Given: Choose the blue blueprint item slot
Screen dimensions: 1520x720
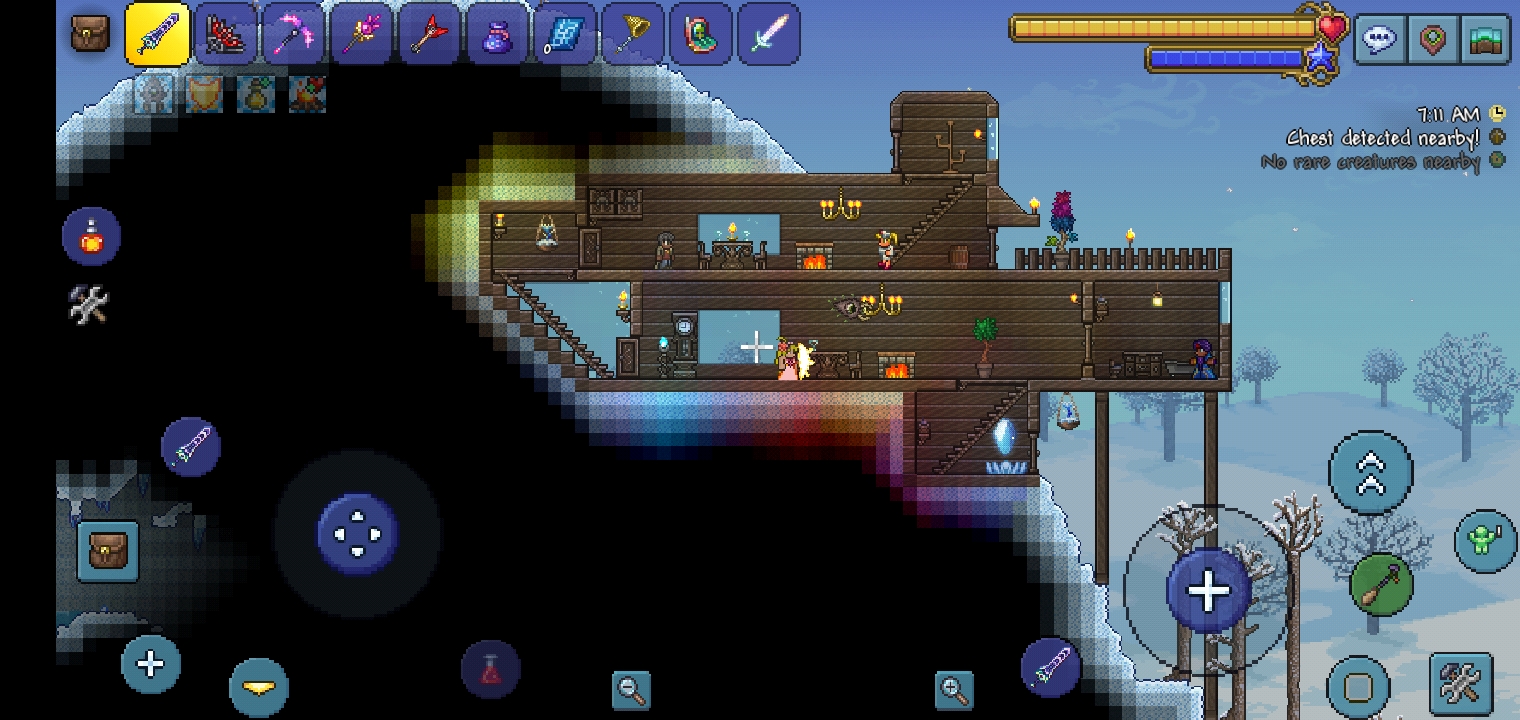Looking at the screenshot, I should coord(566,34).
